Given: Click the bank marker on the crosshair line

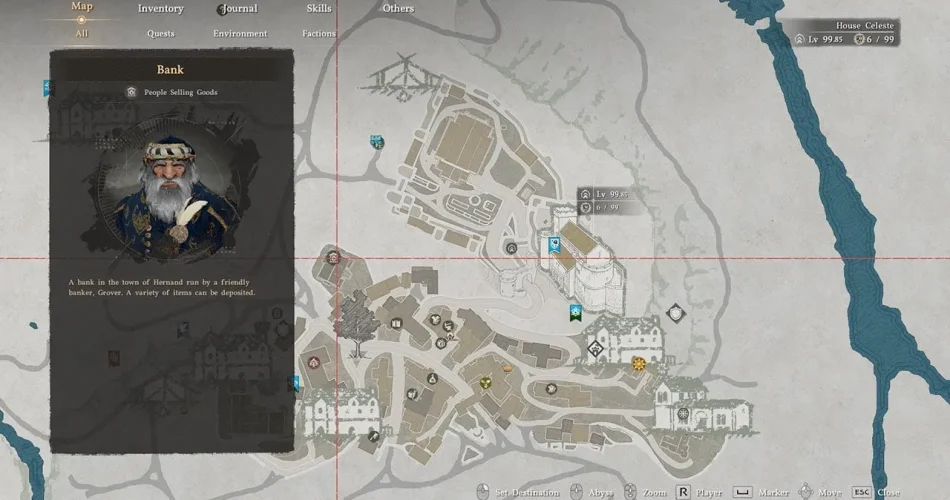Looking at the screenshot, I should click(512, 248).
